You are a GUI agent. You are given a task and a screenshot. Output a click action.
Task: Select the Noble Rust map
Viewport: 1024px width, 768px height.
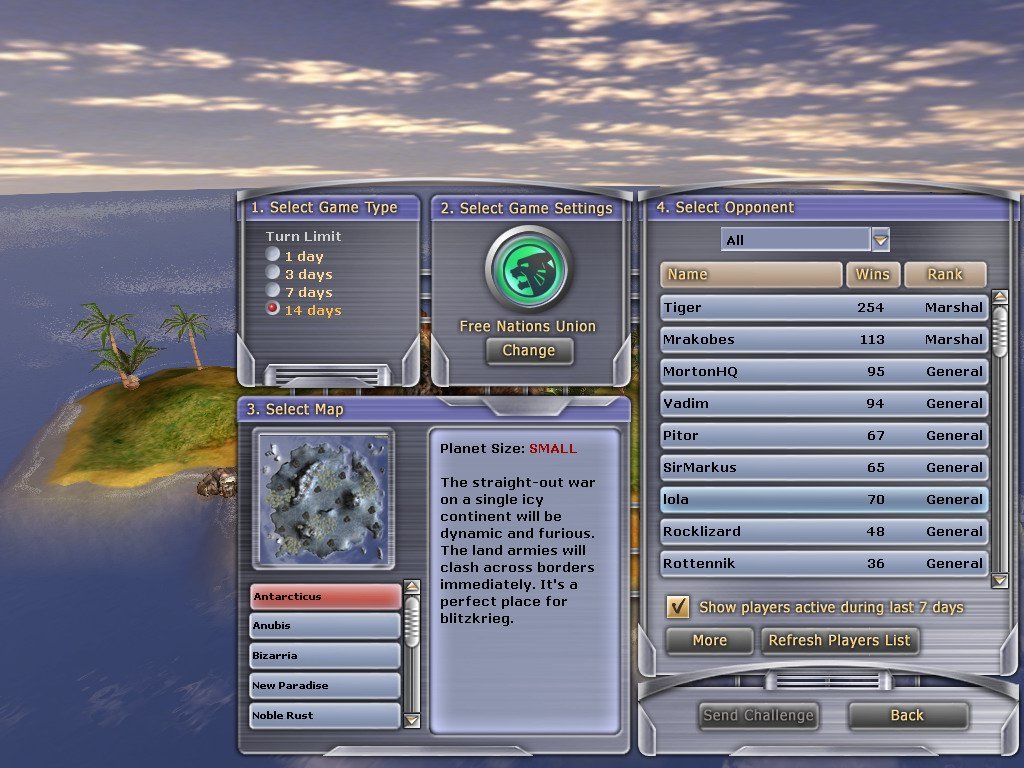click(x=325, y=716)
